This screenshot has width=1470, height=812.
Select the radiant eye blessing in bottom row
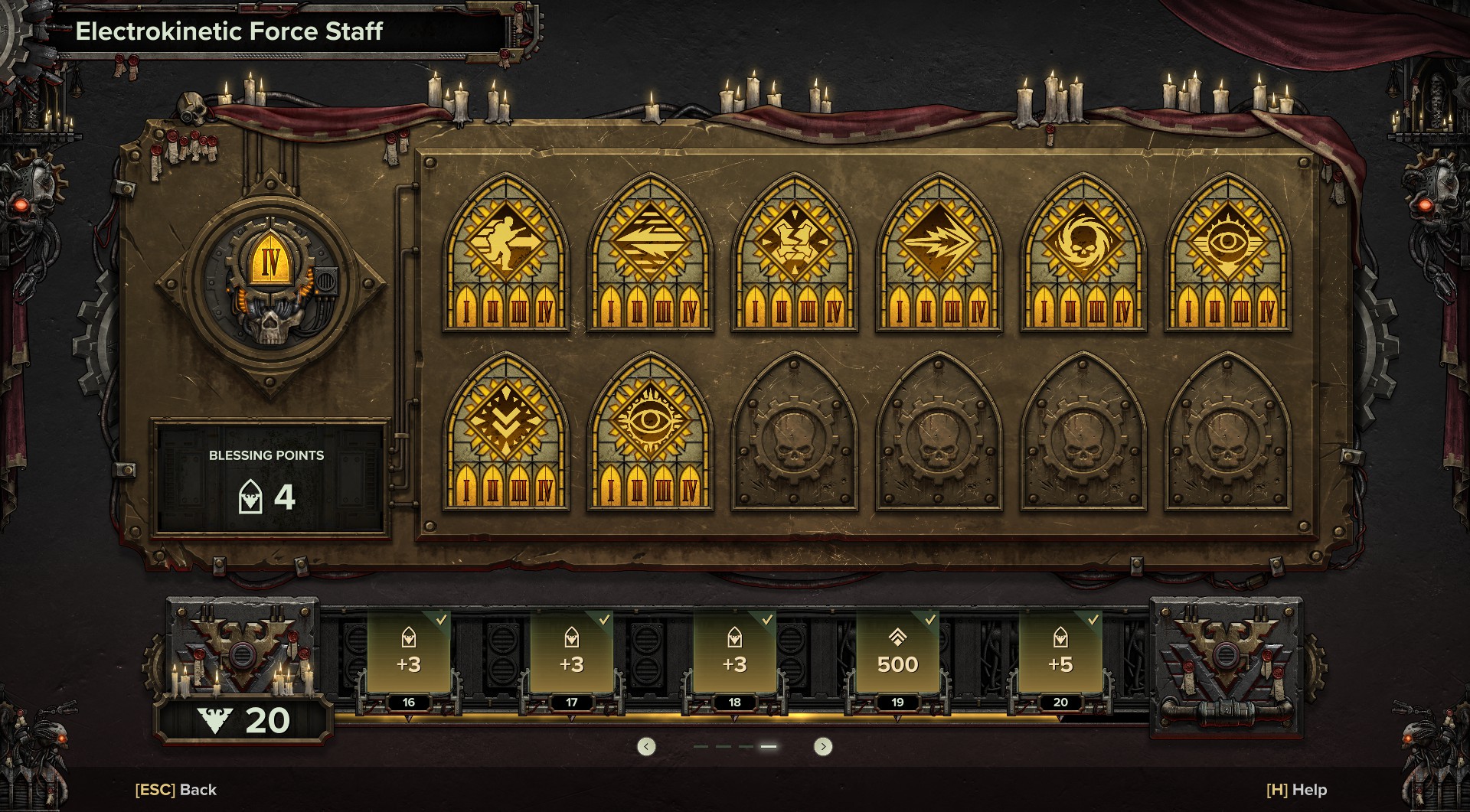pyautogui.click(x=650, y=431)
